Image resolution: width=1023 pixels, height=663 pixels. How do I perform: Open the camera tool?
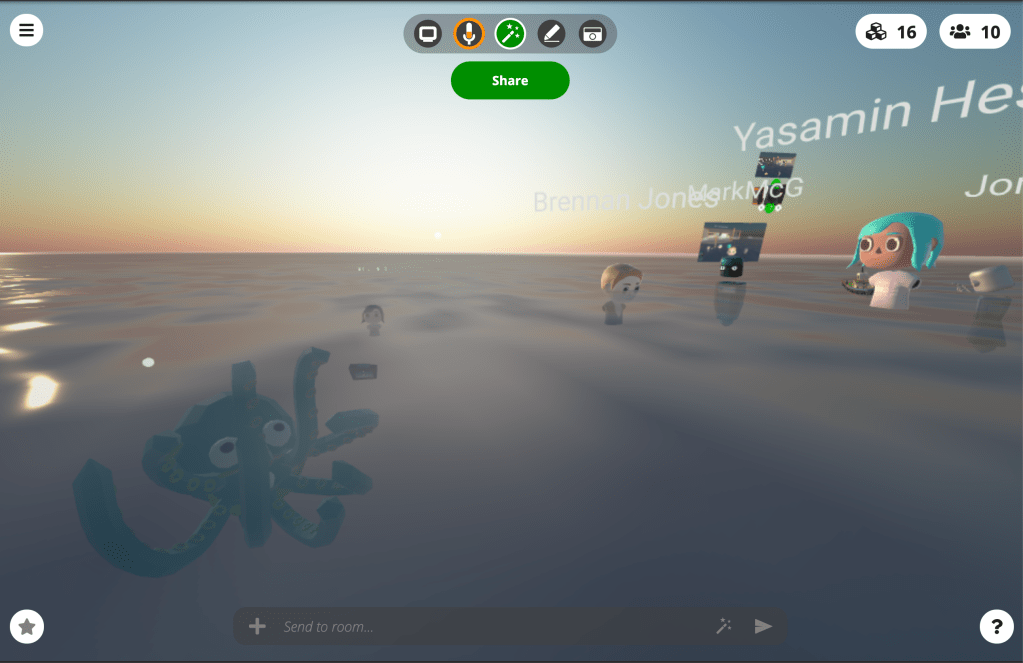[x=593, y=34]
